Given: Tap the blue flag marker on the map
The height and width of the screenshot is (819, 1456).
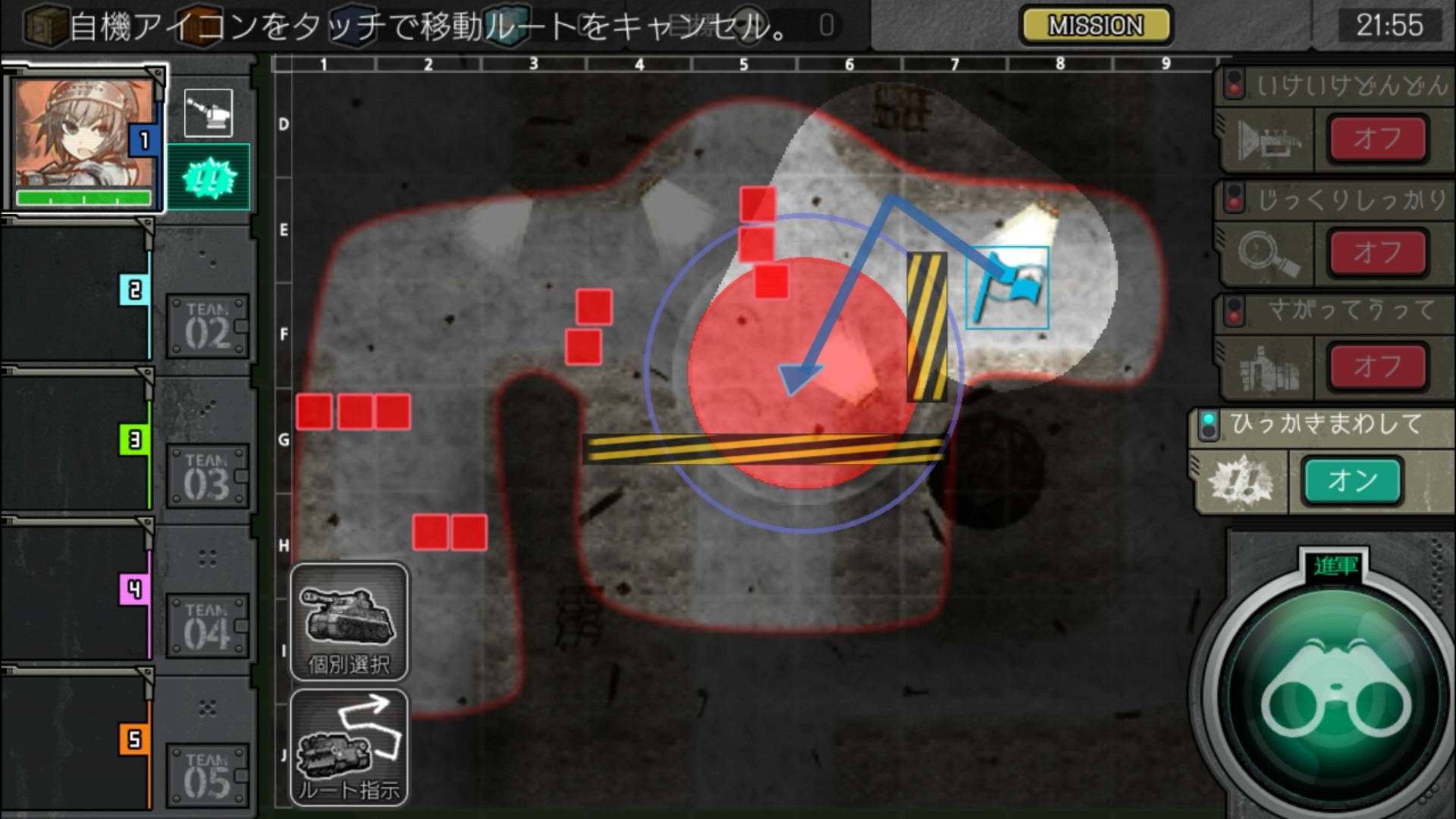Looking at the screenshot, I should [x=1008, y=288].
